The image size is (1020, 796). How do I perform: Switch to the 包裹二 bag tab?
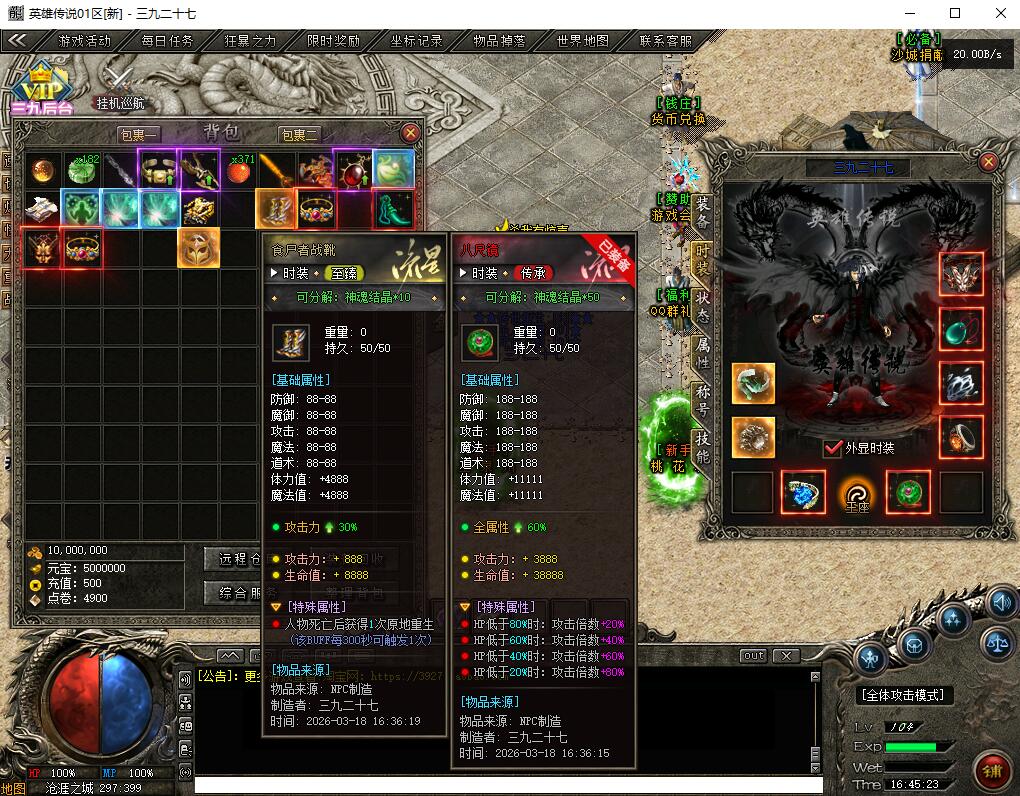click(300, 135)
